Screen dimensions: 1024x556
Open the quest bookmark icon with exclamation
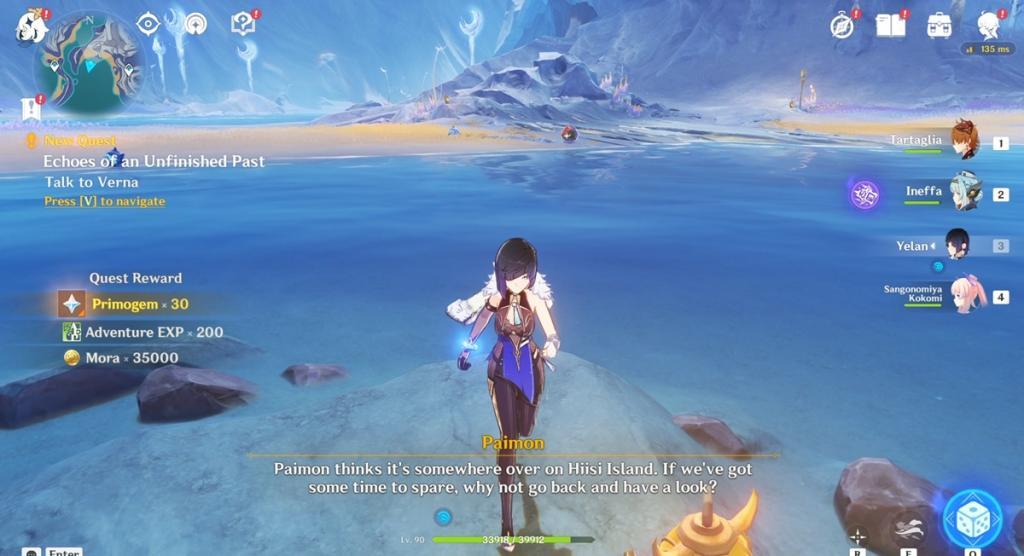(30, 108)
